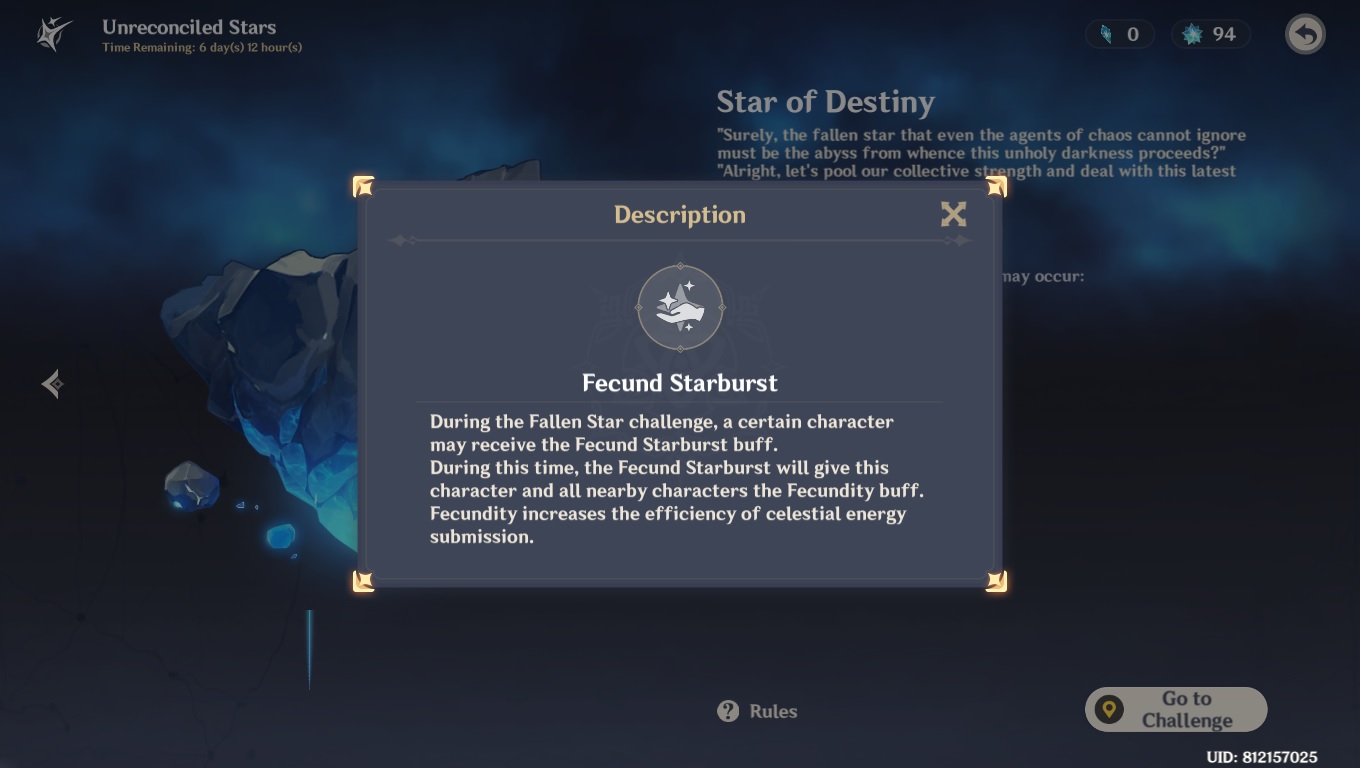1360x768 pixels.
Task: Open the previous page with the left arrow
Action: (51, 382)
